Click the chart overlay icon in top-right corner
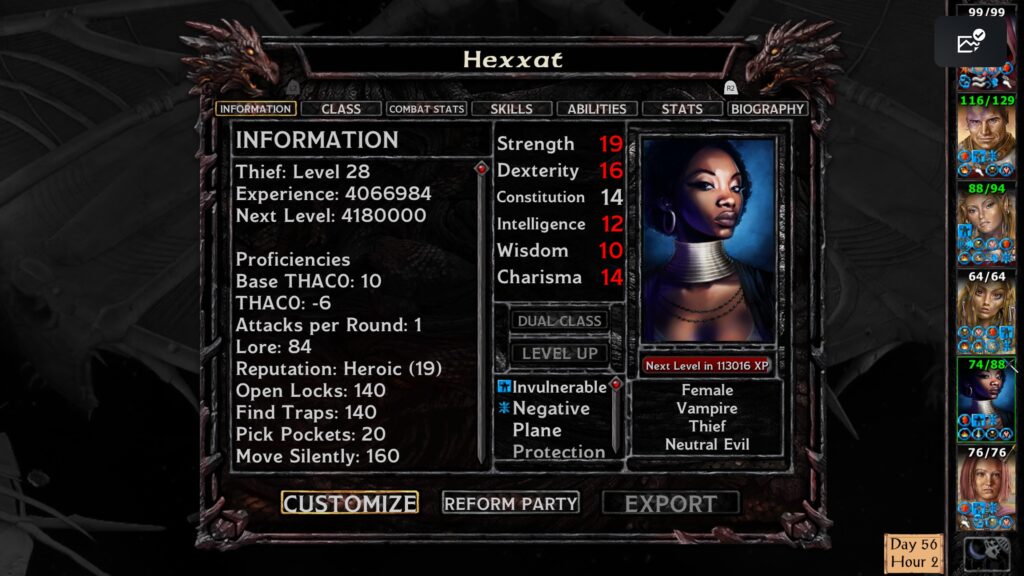1024x576 pixels. [x=970, y=42]
